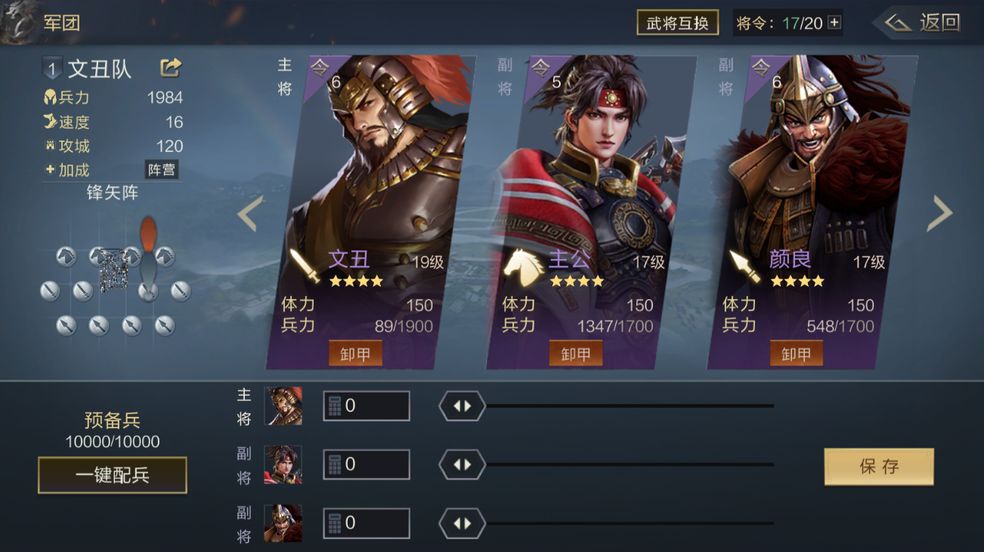This screenshot has height=552, width=984.
Task: Select the 文丑 portrait in troop allocation
Action: 283,406
